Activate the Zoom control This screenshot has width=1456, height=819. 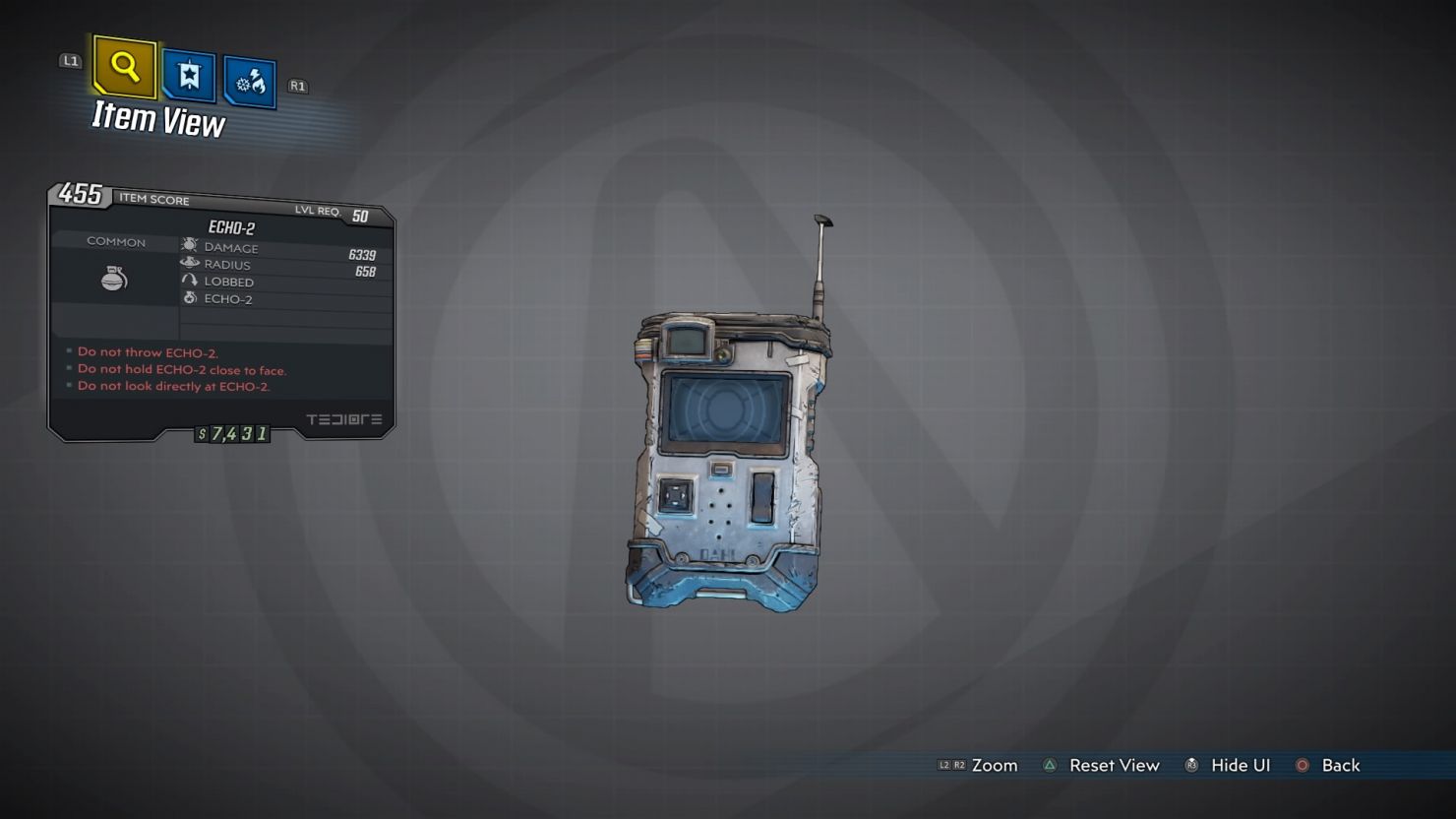pos(995,765)
